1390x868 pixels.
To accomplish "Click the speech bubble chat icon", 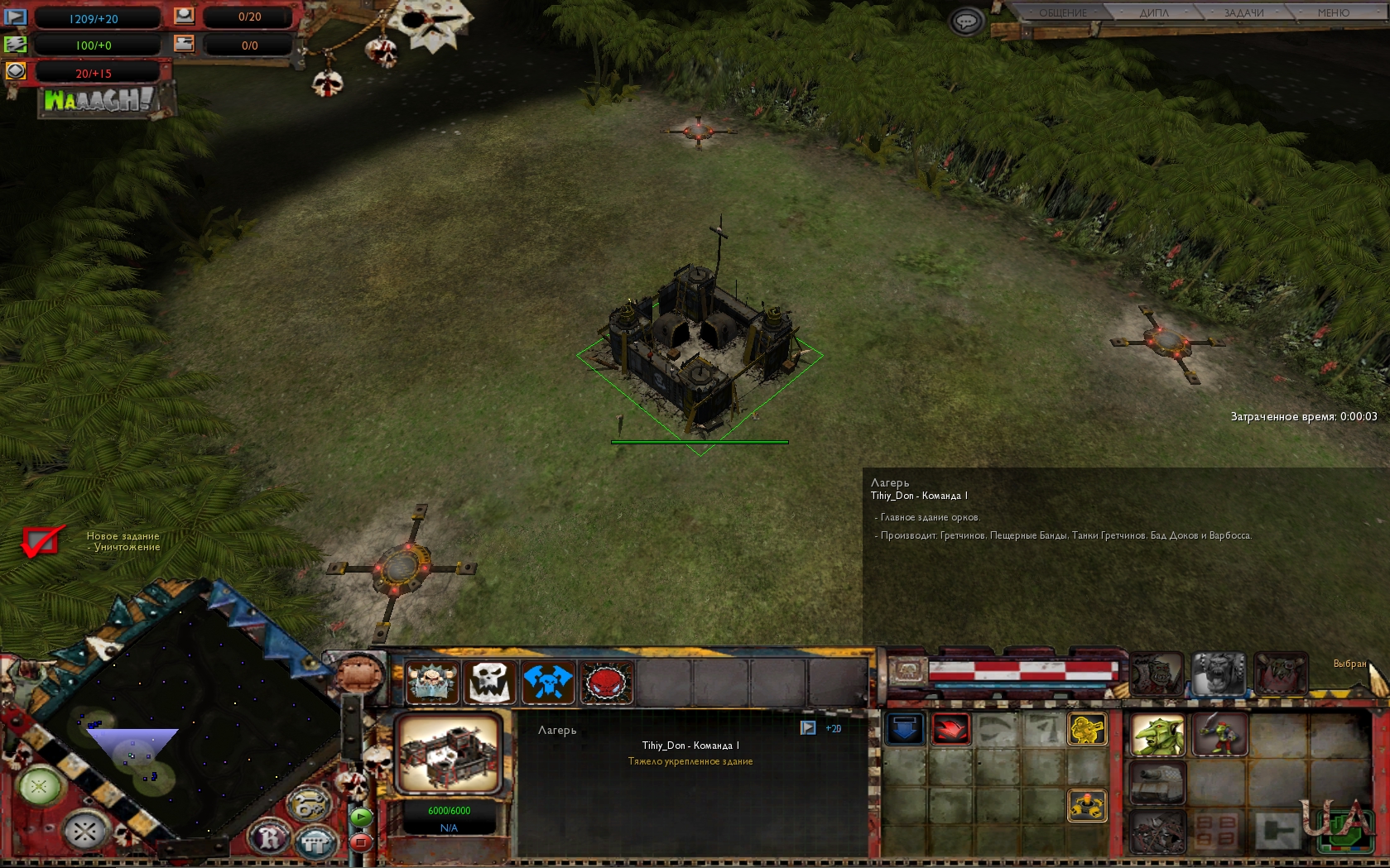I will tap(966, 22).
